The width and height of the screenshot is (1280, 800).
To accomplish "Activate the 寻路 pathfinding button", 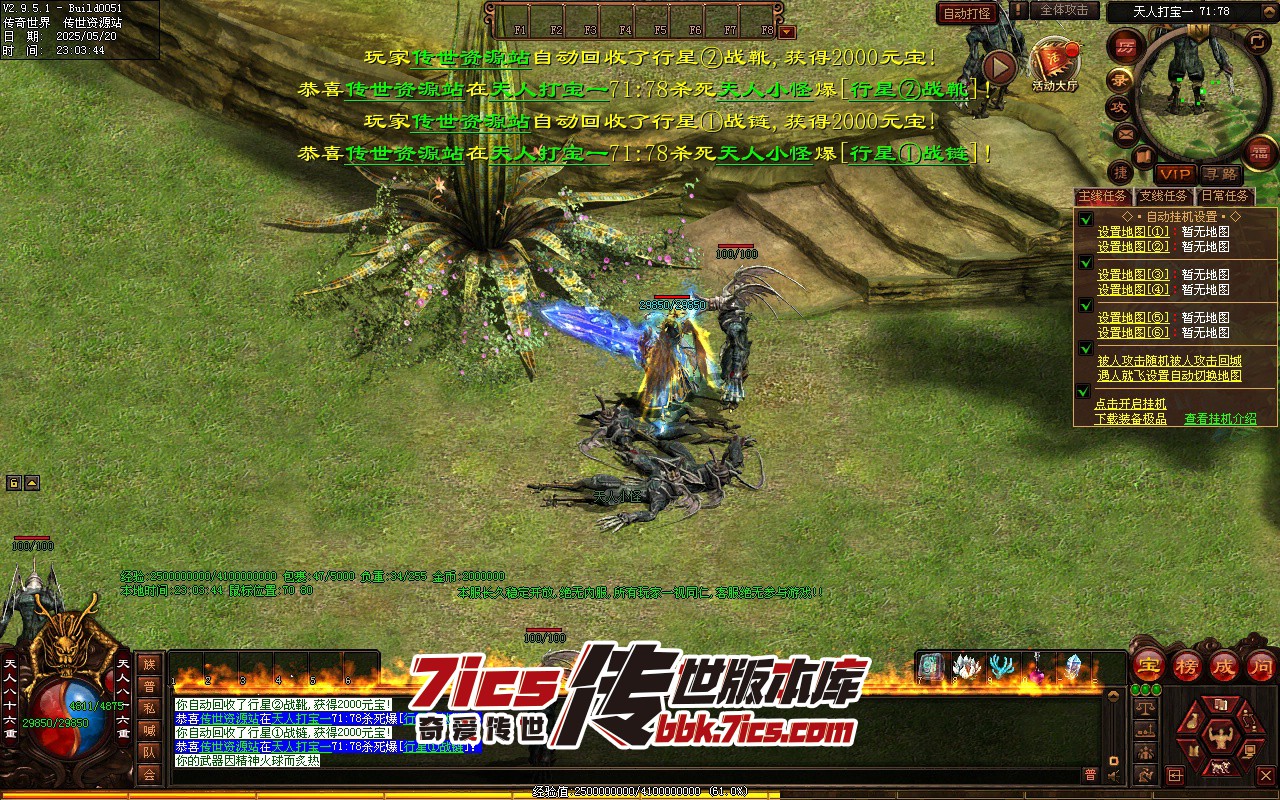I will coord(1219,175).
